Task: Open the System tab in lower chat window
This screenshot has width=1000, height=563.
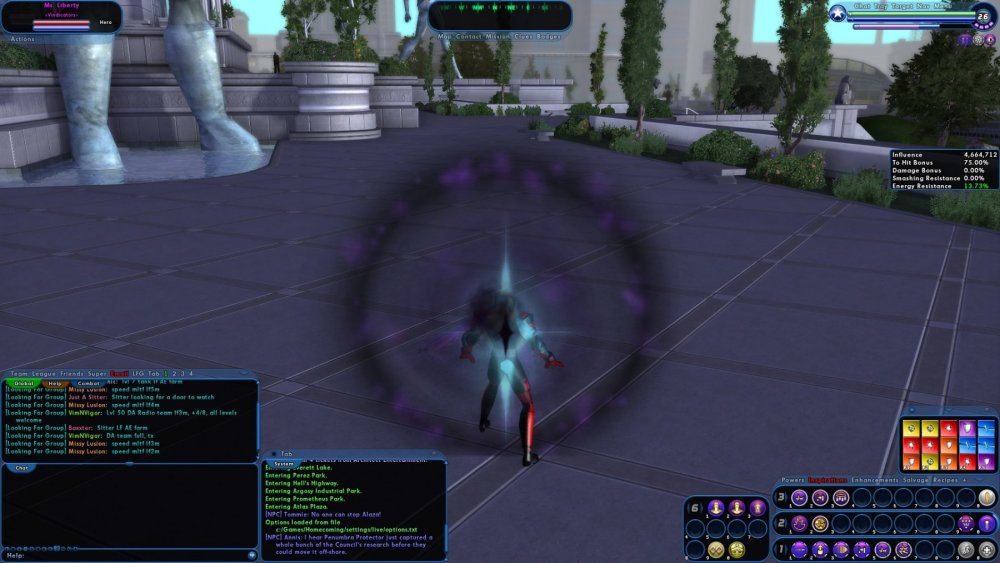Action: pyautogui.click(x=284, y=464)
